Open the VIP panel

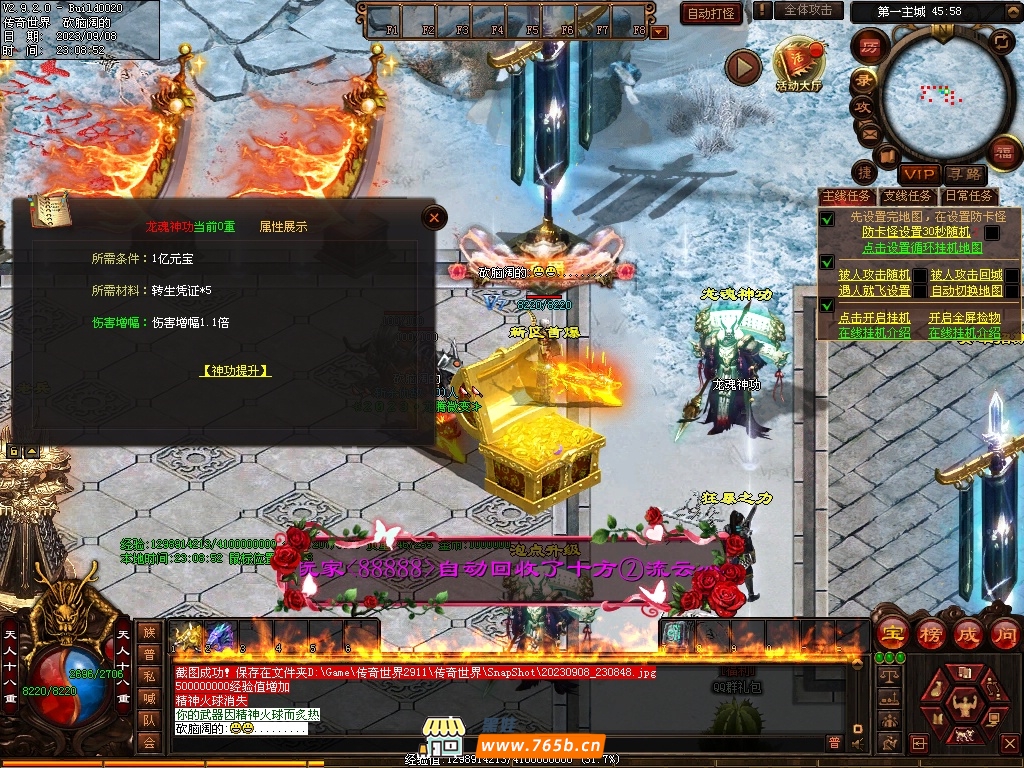(x=917, y=175)
